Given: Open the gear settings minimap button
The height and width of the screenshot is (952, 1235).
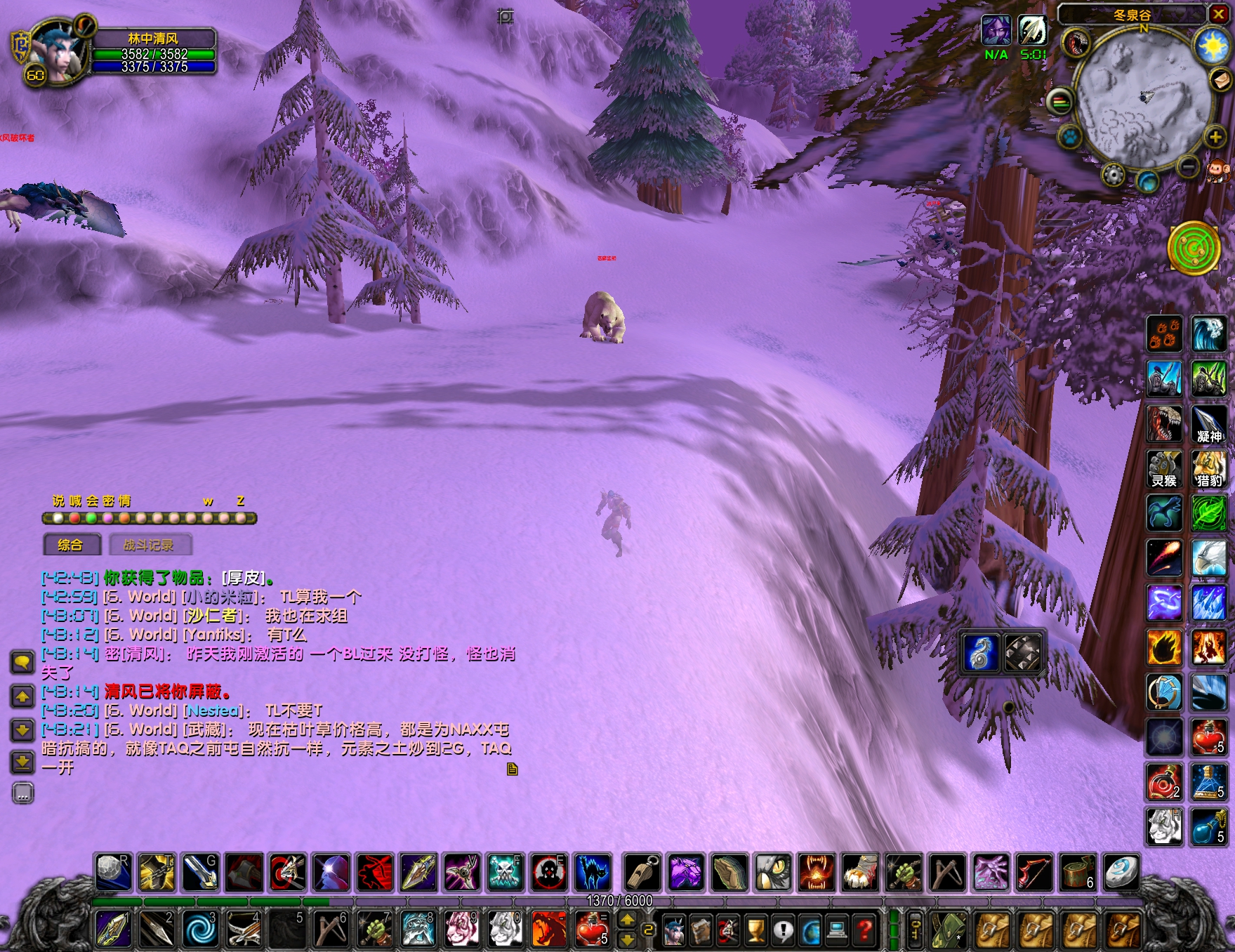Looking at the screenshot, I should (1113, 173).
